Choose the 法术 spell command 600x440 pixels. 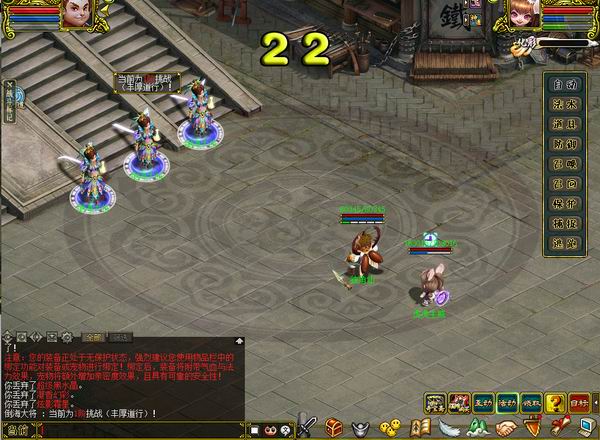coord(566,104)
